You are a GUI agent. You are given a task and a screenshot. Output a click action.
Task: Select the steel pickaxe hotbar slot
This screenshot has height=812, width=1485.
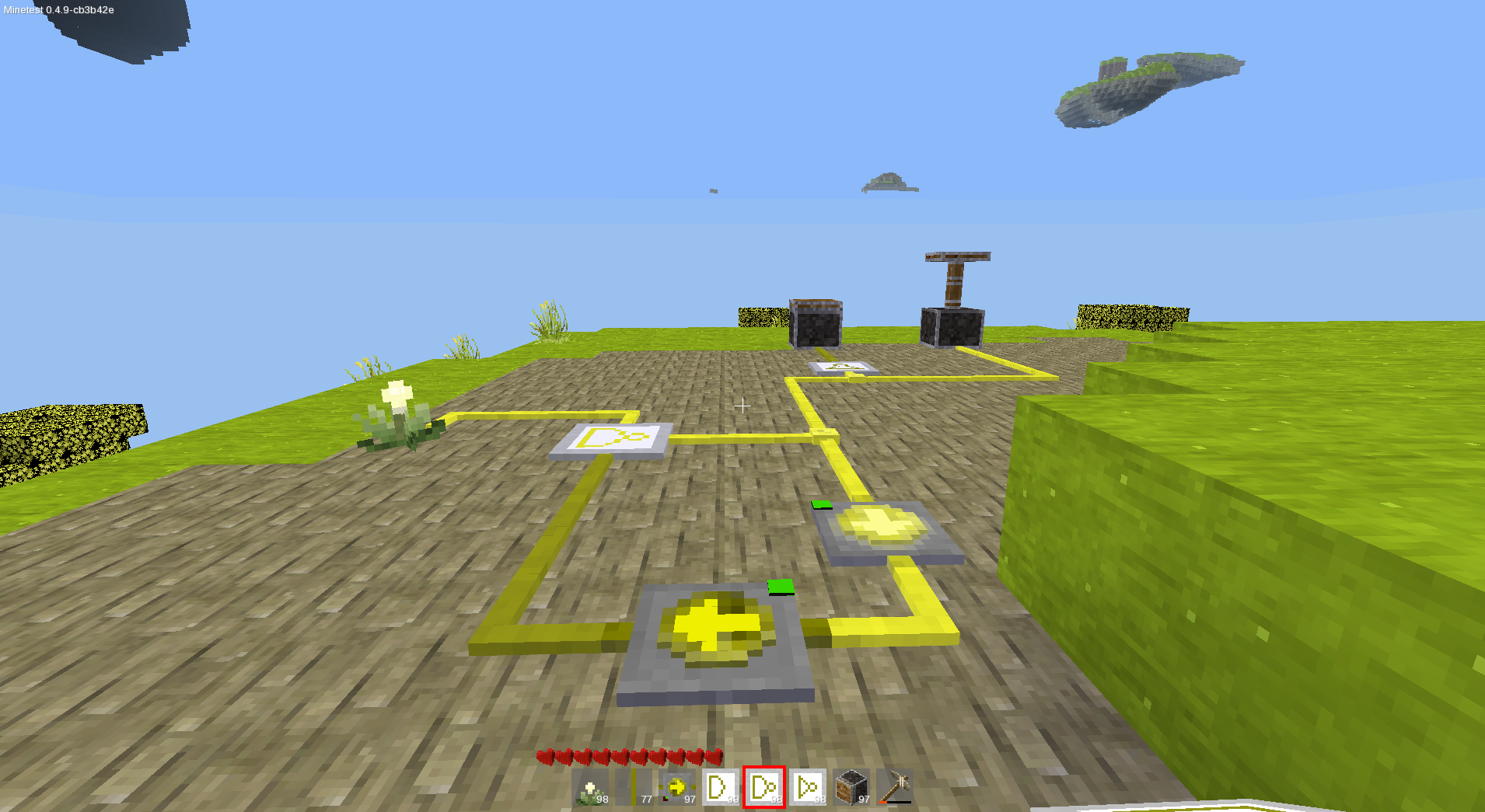click(894, 786)
